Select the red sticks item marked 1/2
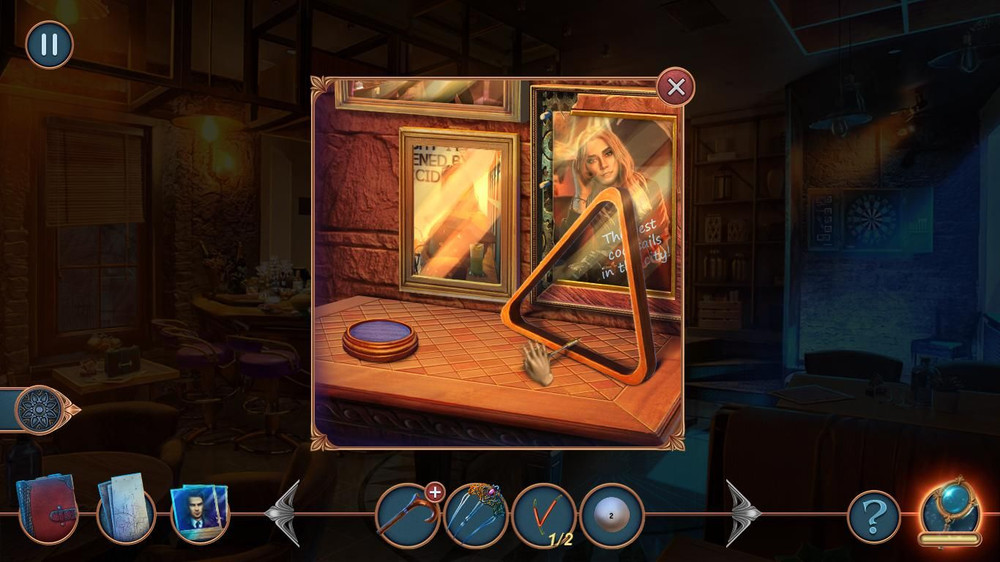Viewport: 1000px width, 562px height. pos(543,515)
